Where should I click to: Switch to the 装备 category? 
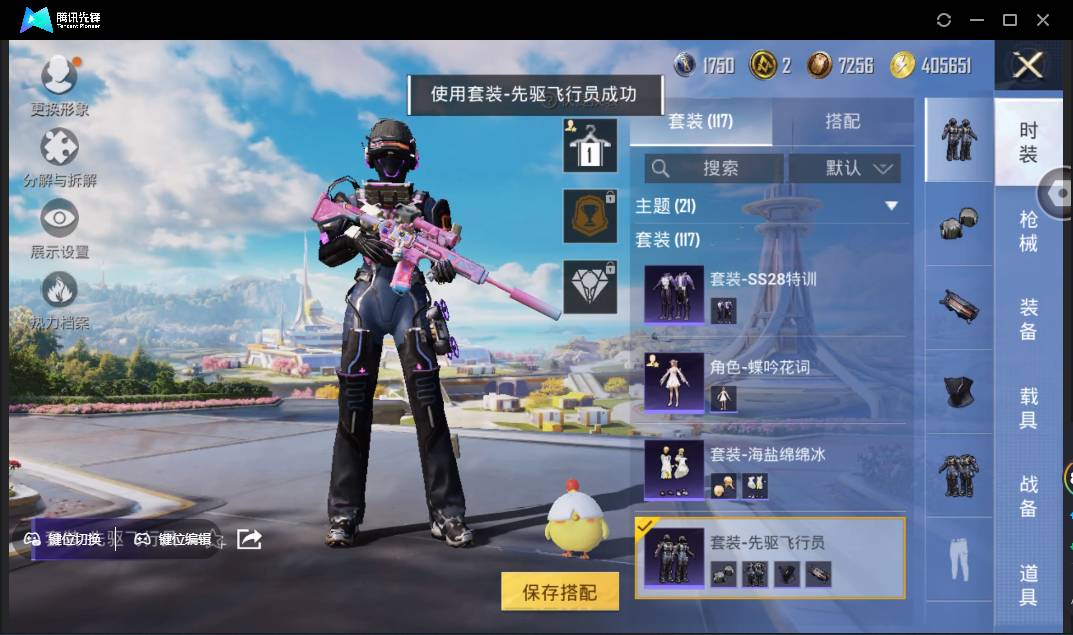click(x=1028, y=319)
